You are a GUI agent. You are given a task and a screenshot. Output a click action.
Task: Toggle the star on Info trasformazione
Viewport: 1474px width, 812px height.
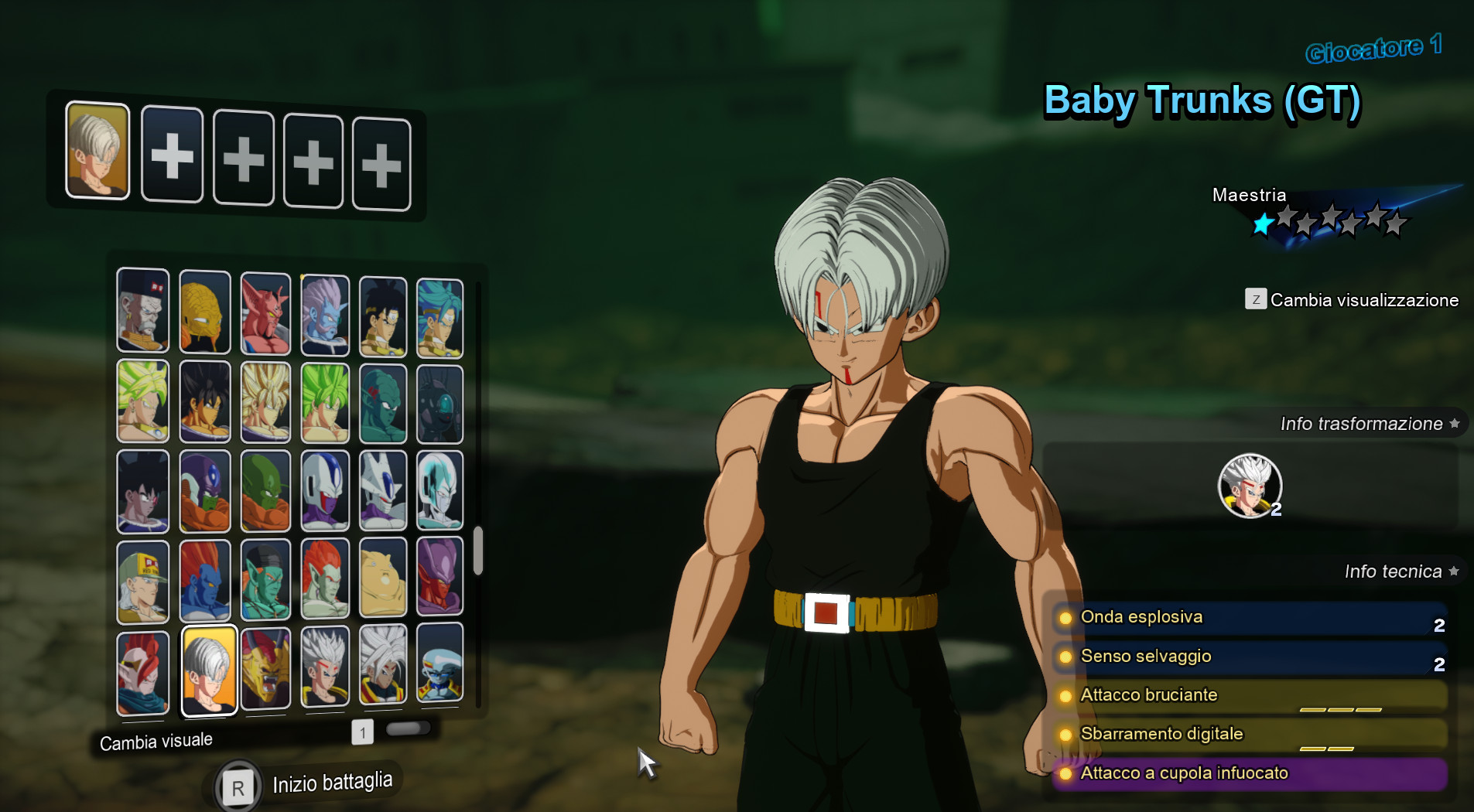(x=1455, y=423)
